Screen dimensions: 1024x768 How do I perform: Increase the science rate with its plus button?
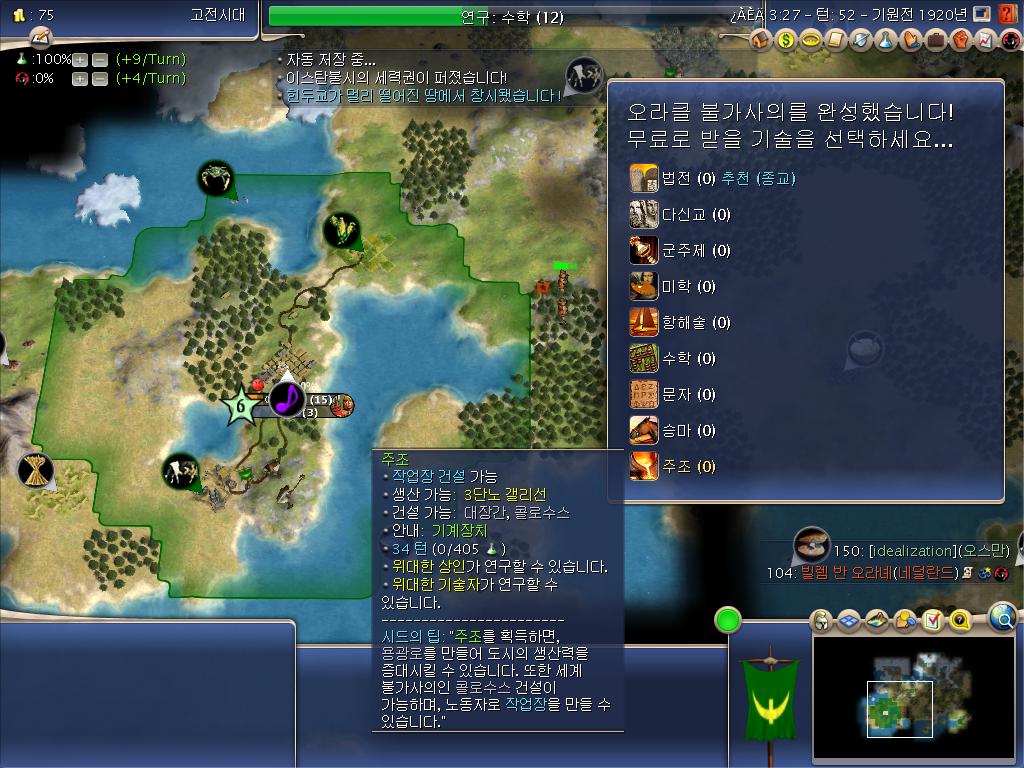tap(80, 59)
